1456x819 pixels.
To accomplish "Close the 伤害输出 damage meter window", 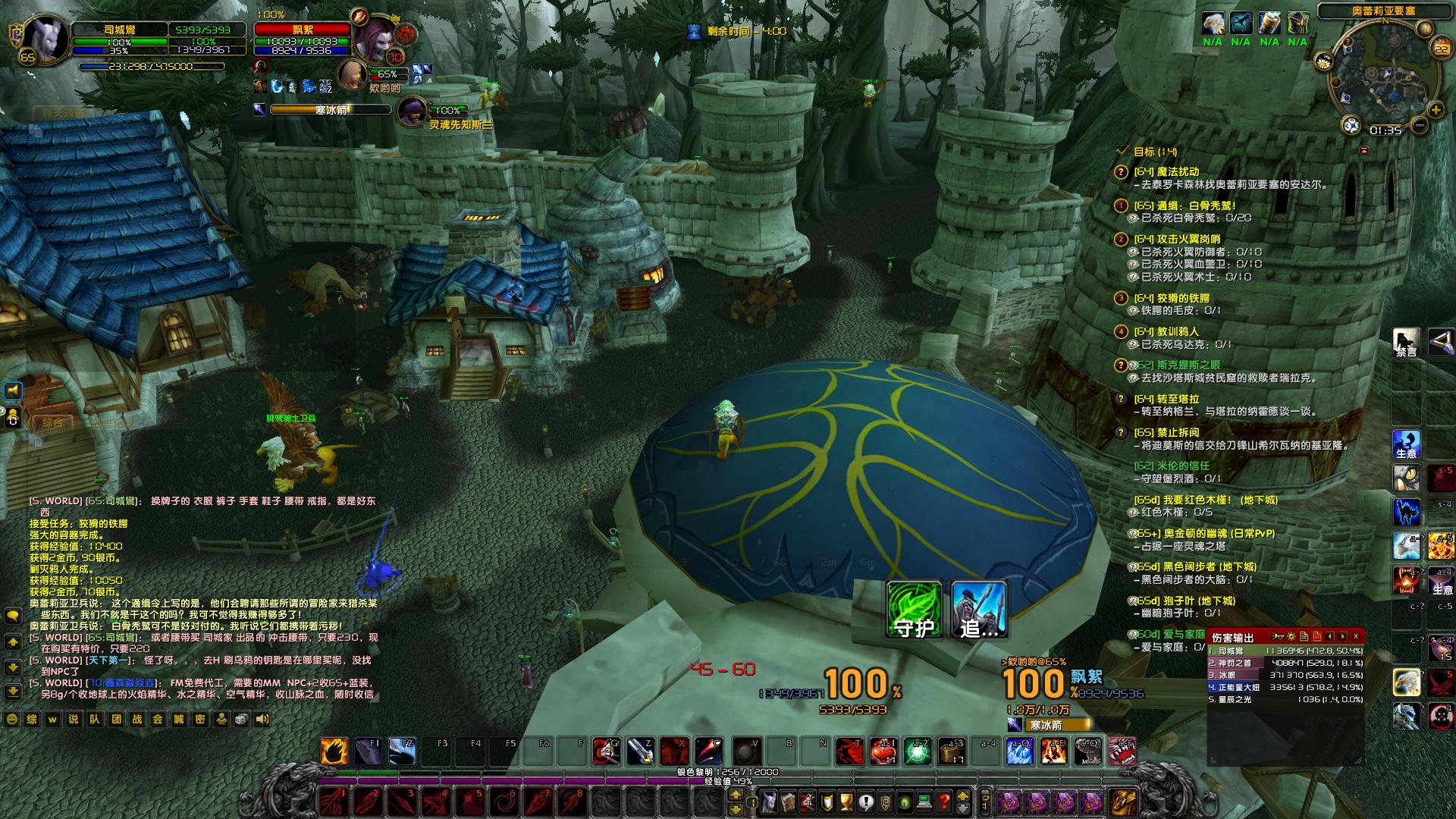I will coord(1355,636).
